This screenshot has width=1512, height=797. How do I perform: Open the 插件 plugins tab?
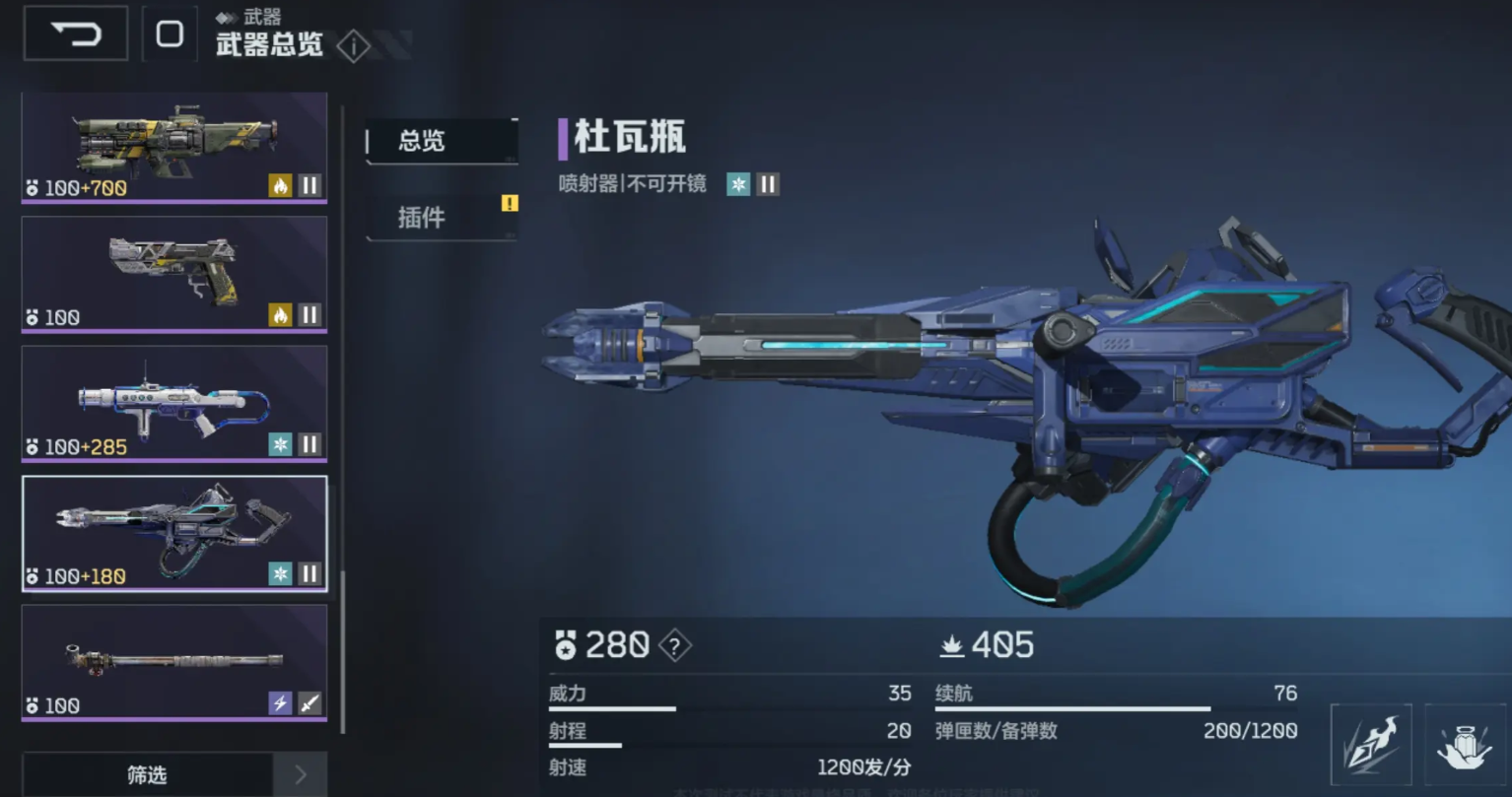tap(441, 218)
